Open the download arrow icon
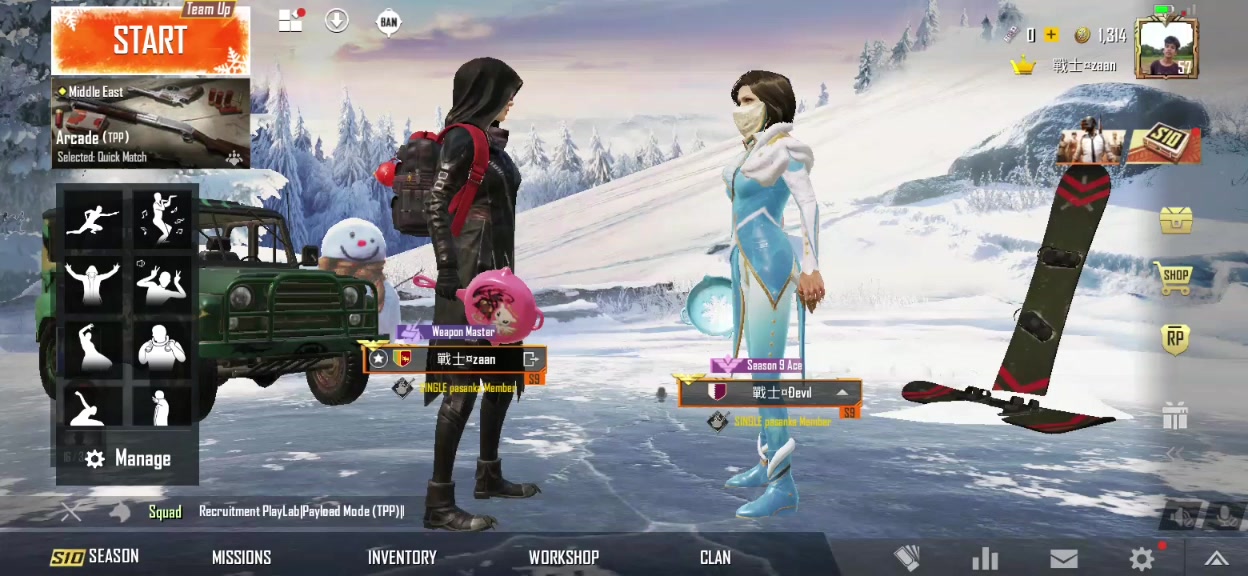Viewport: 1248px width, 576px height. (337, 20)
